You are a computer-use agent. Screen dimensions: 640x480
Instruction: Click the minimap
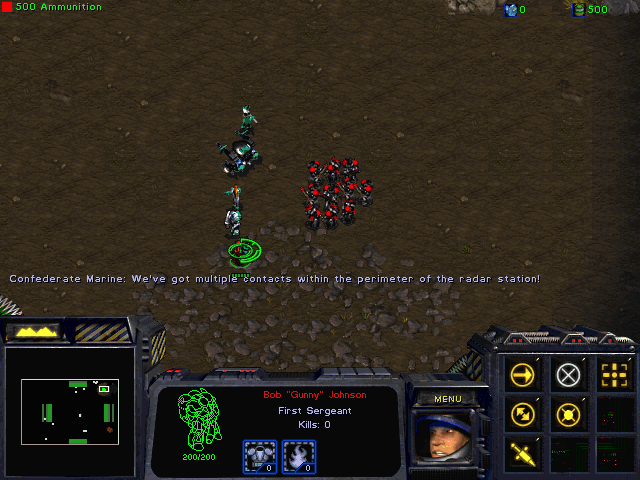point(70,410)
